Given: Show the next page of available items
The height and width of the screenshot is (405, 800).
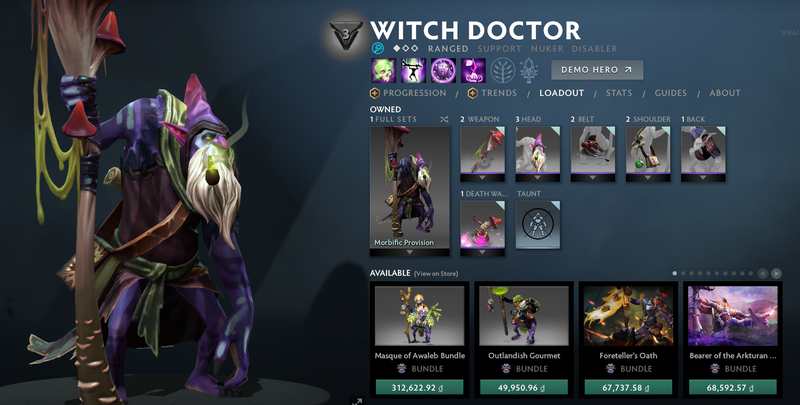Looking at the screenshot, I should [776, 272].
